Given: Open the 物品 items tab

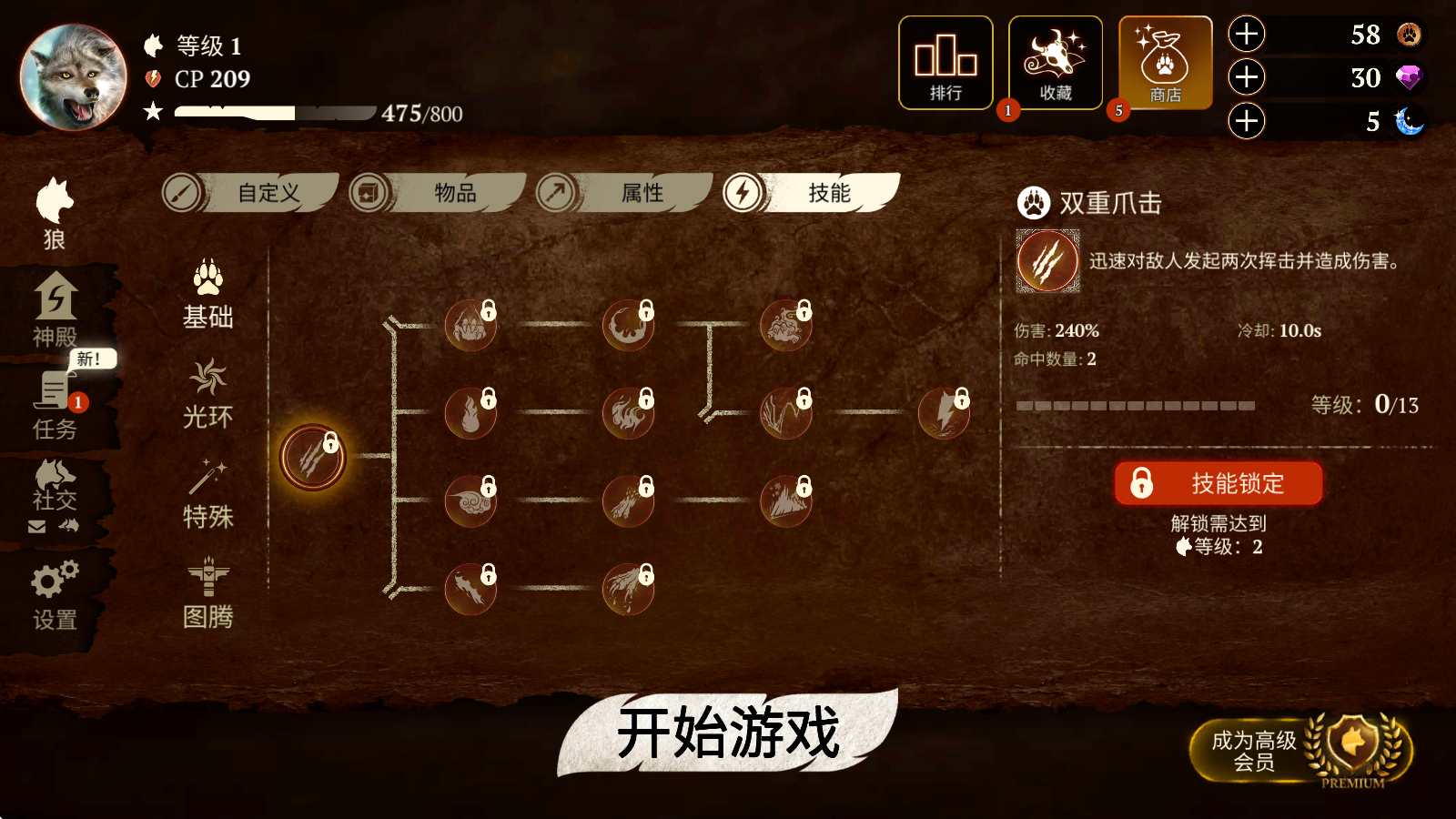Looking at the screenshot, I should pyautogui.click(x=452, y=193).
